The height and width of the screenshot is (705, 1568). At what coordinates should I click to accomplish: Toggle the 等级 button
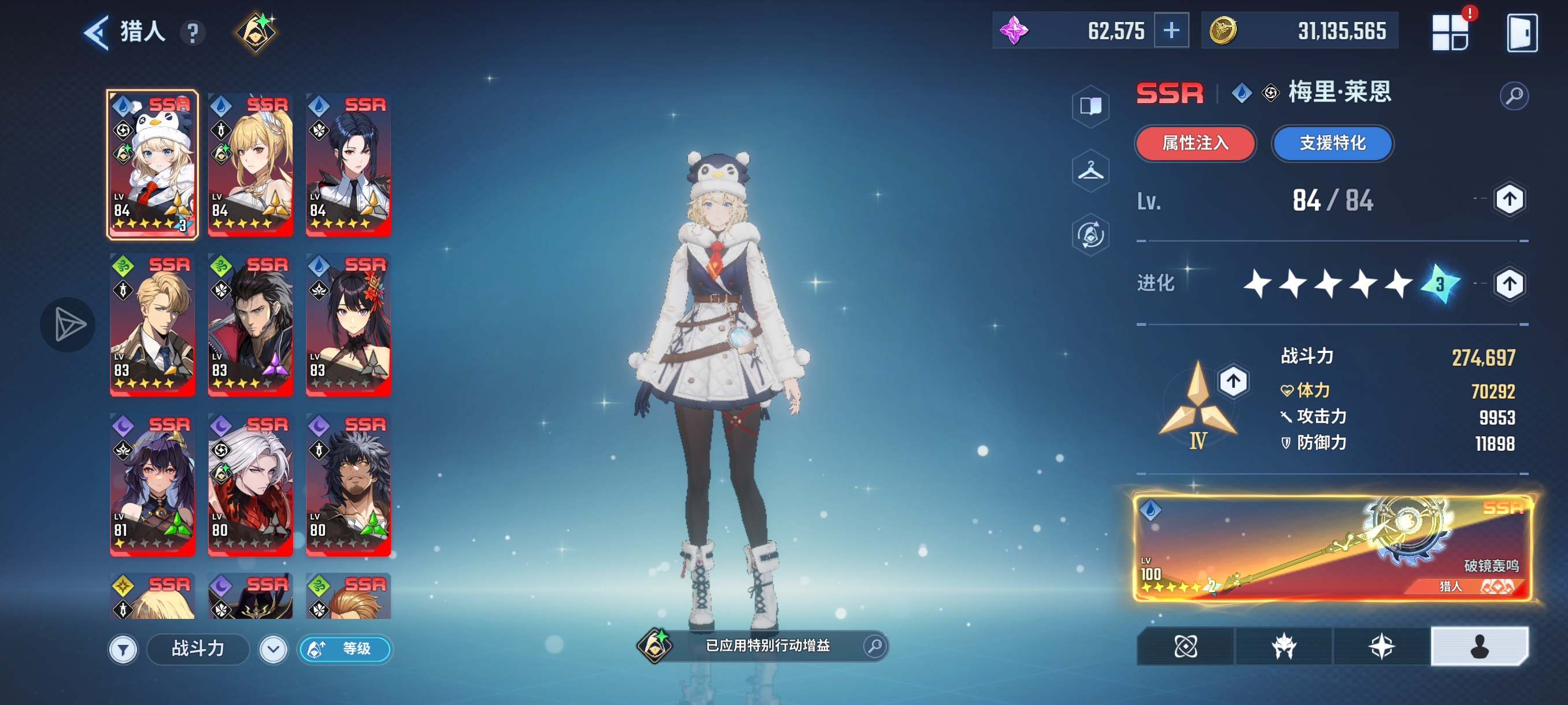(345, 649)
